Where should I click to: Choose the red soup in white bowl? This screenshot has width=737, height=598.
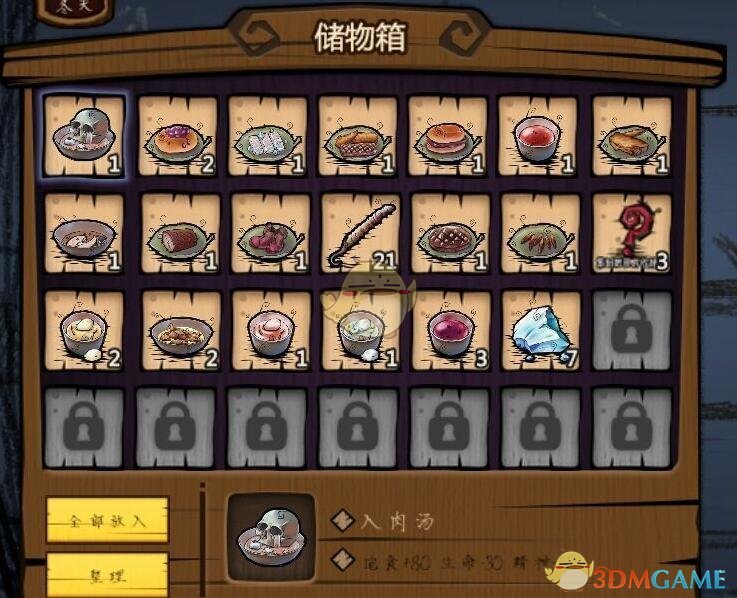[x=538, y=137]
